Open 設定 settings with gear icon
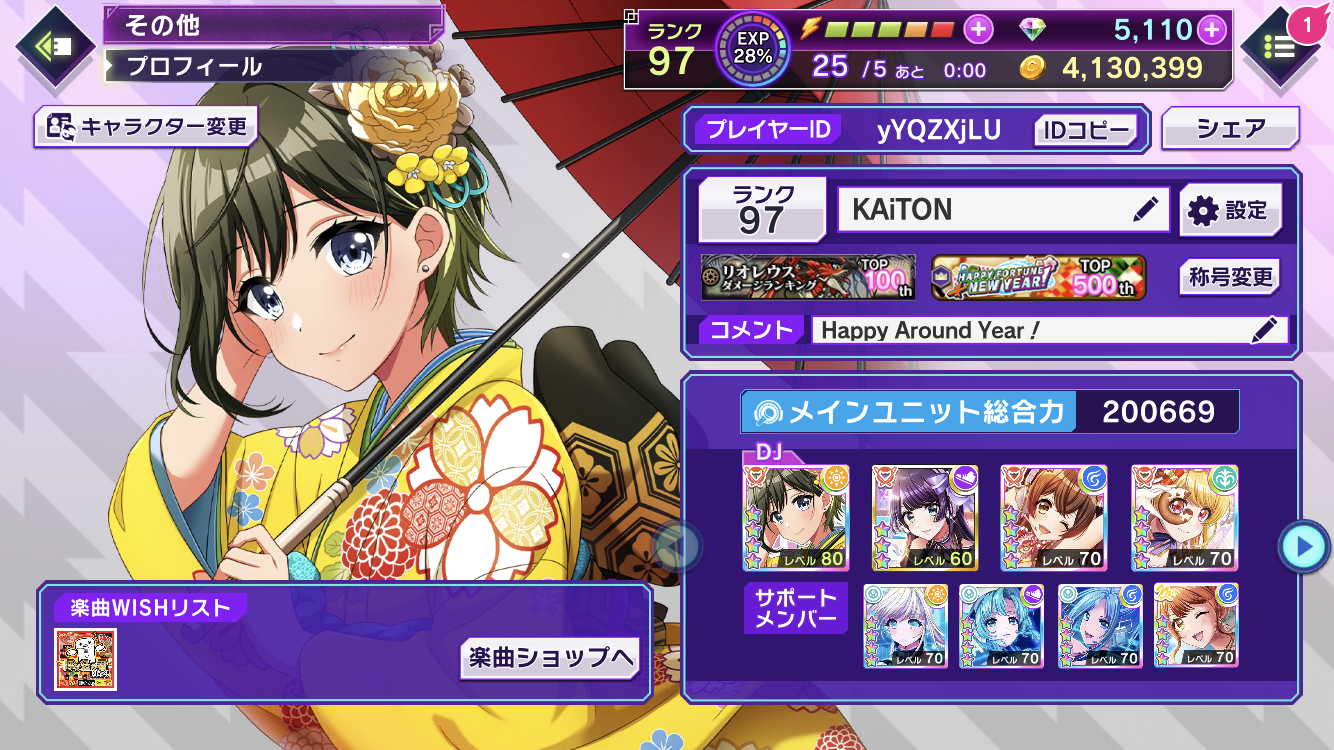 1229,210
